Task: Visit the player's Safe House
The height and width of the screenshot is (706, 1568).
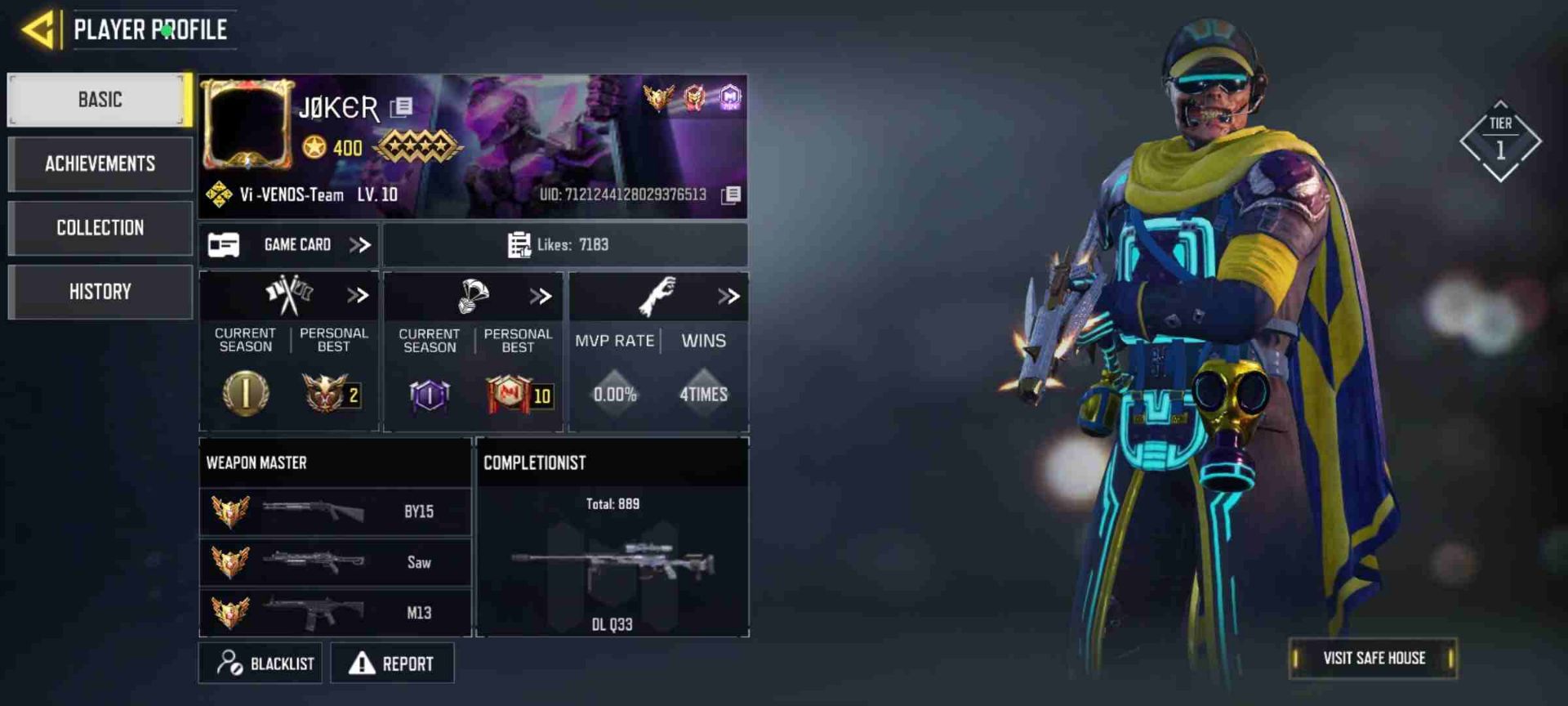Action: point(1373,658)
